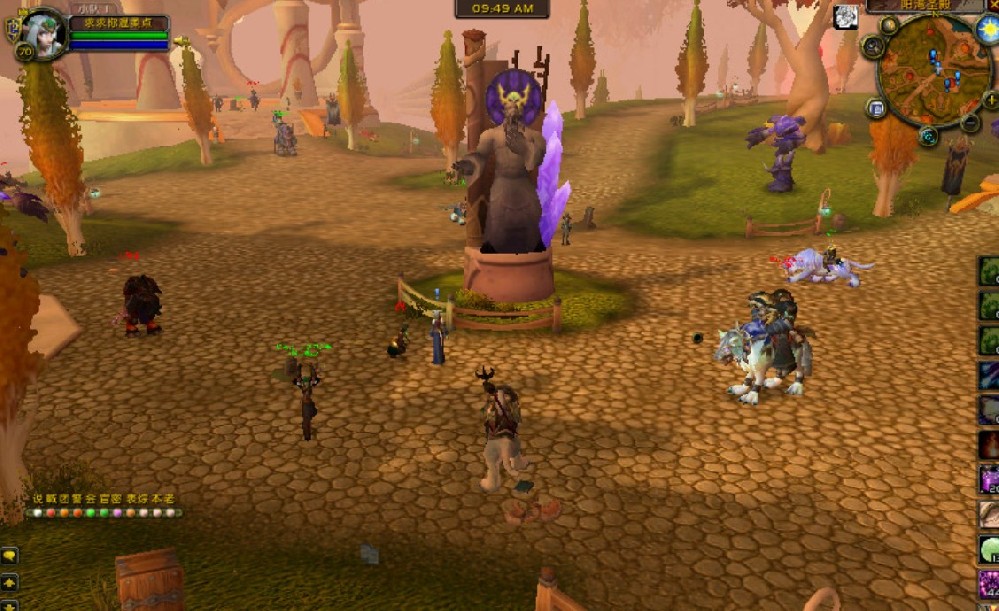The height and width of the screenshot is (611, 999).
Task: Click the chat scroll-up arrow button
Action: 9,581
